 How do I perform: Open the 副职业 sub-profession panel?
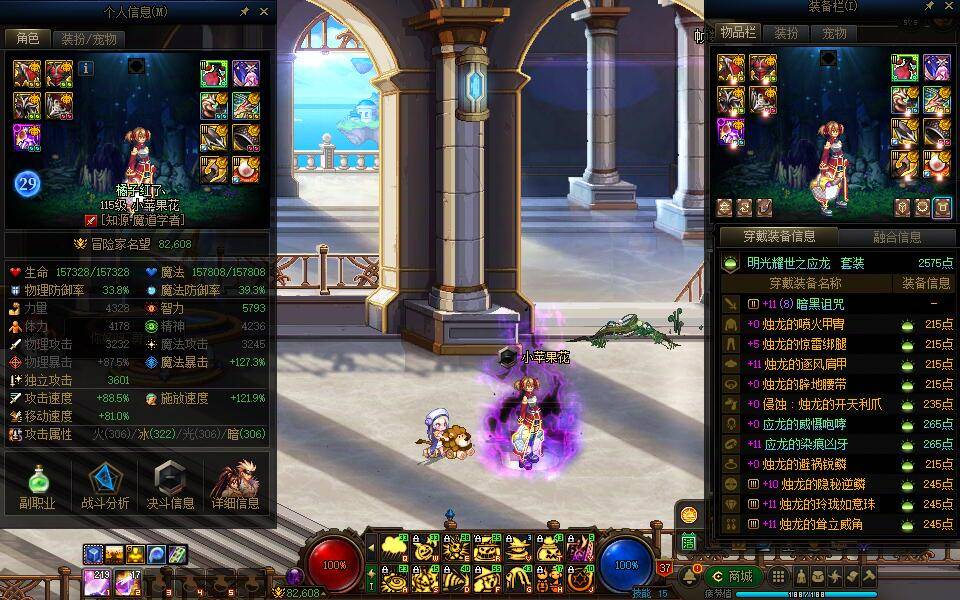tap(37, 486)
